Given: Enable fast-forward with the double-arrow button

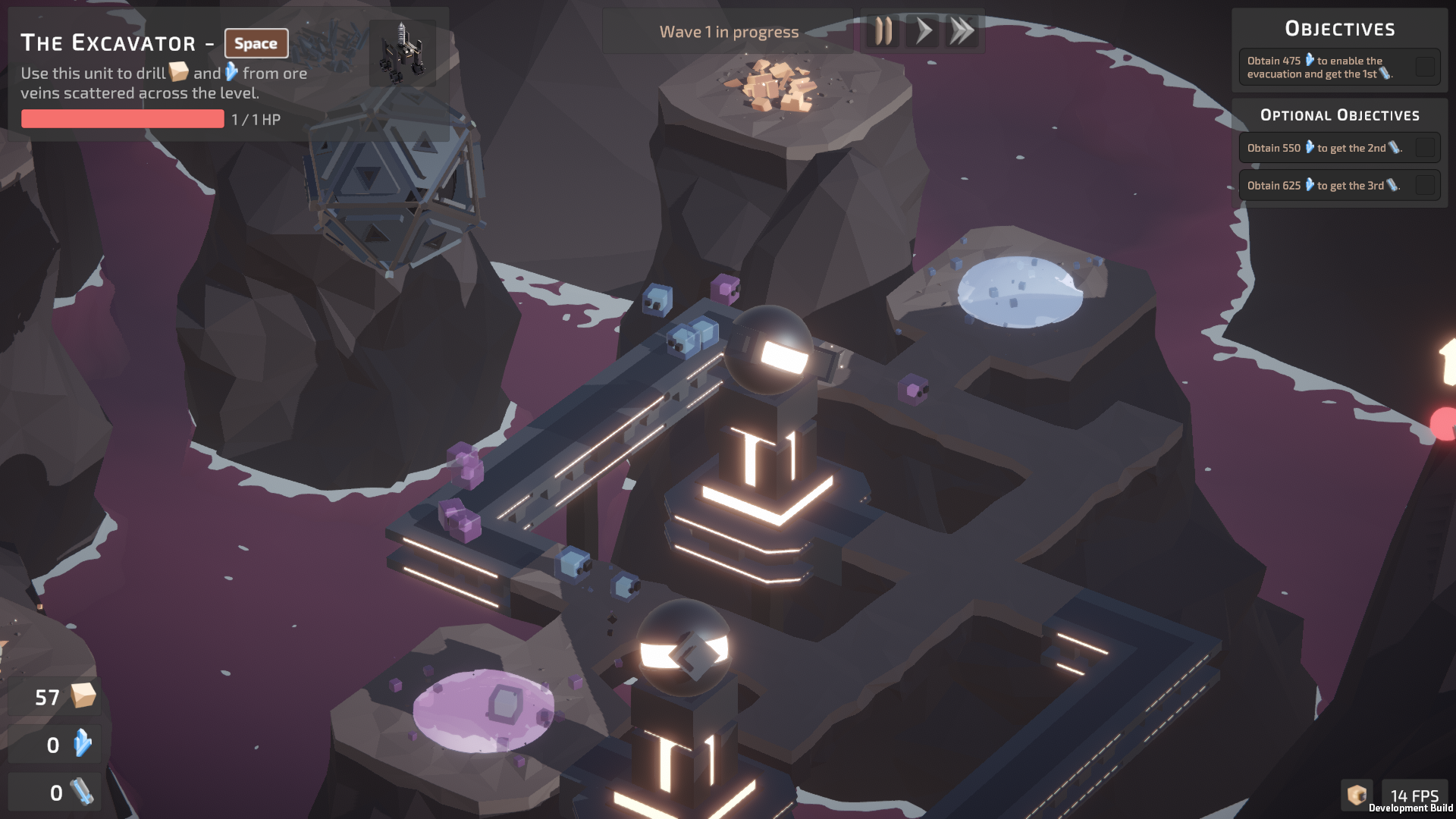Looking at the screenshot, I should (x=962, y=32).
